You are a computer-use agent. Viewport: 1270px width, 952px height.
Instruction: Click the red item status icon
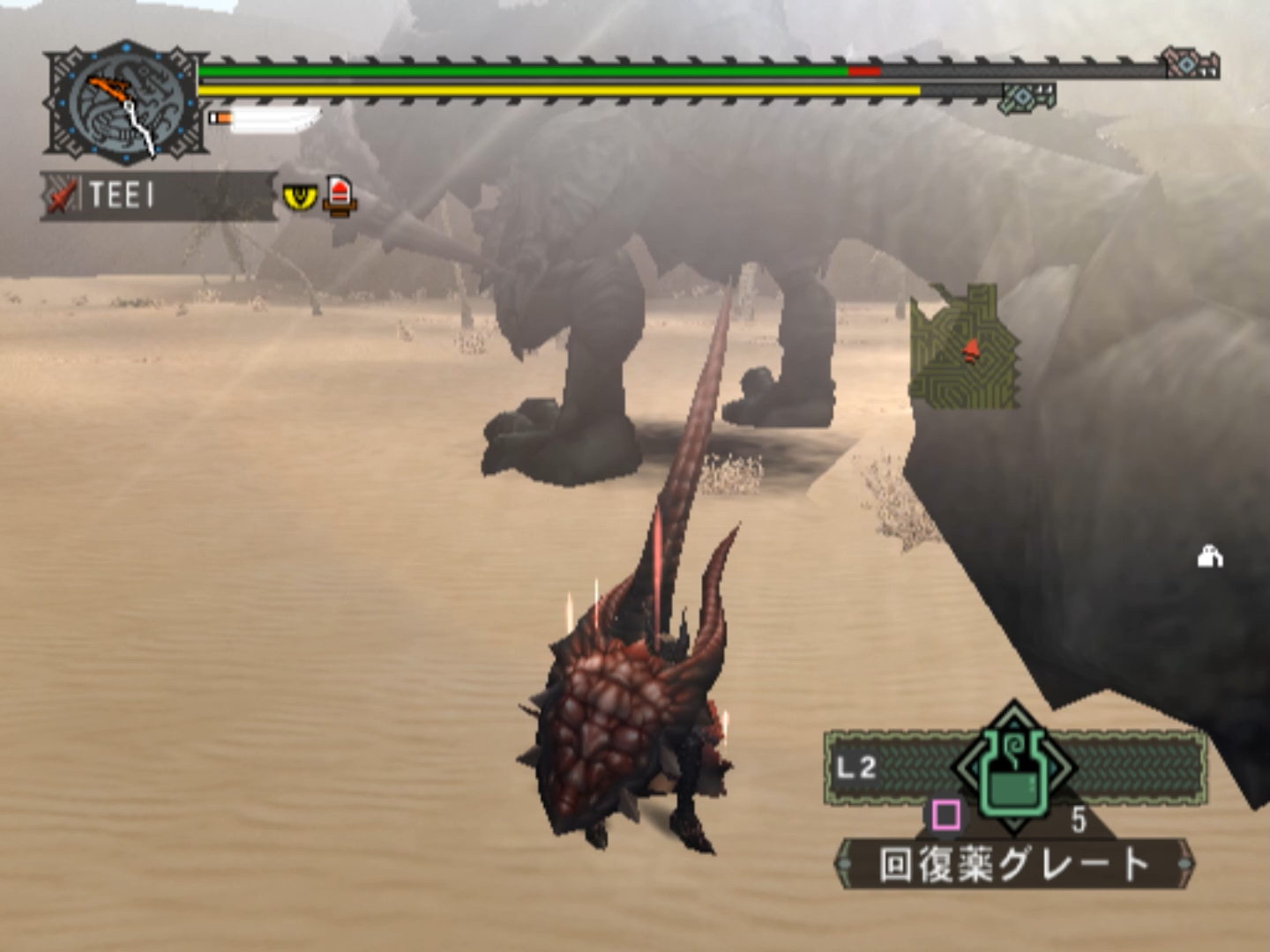tap(340, 195)
